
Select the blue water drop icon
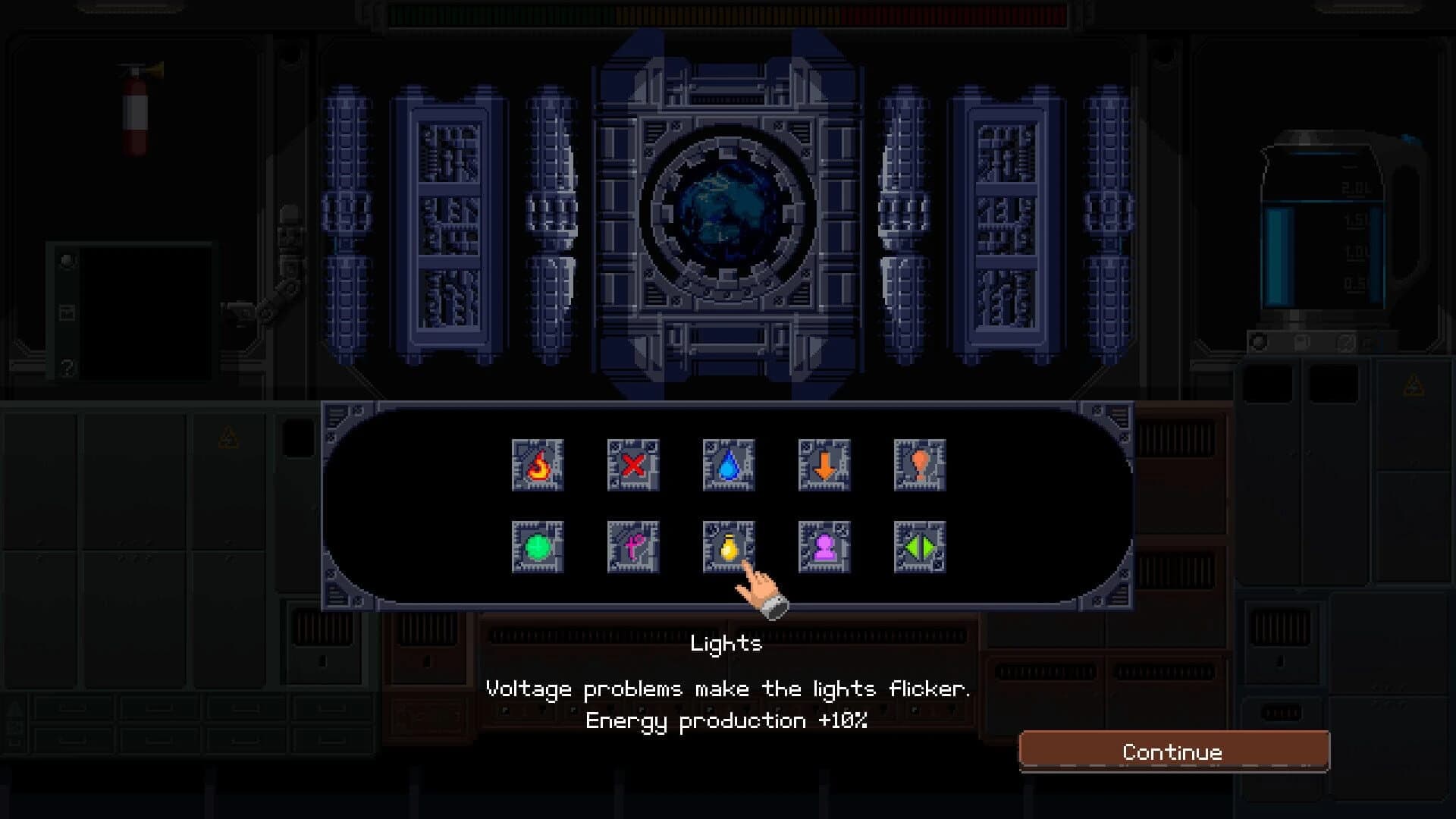point(730,466)
